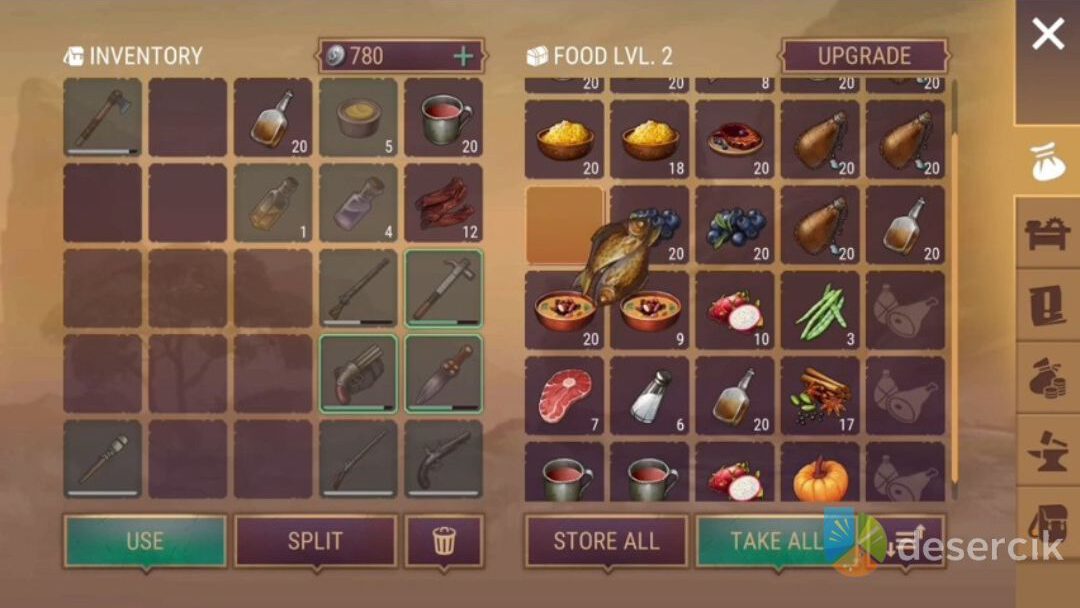Select the dried meat strips slot

pos(443,203)
